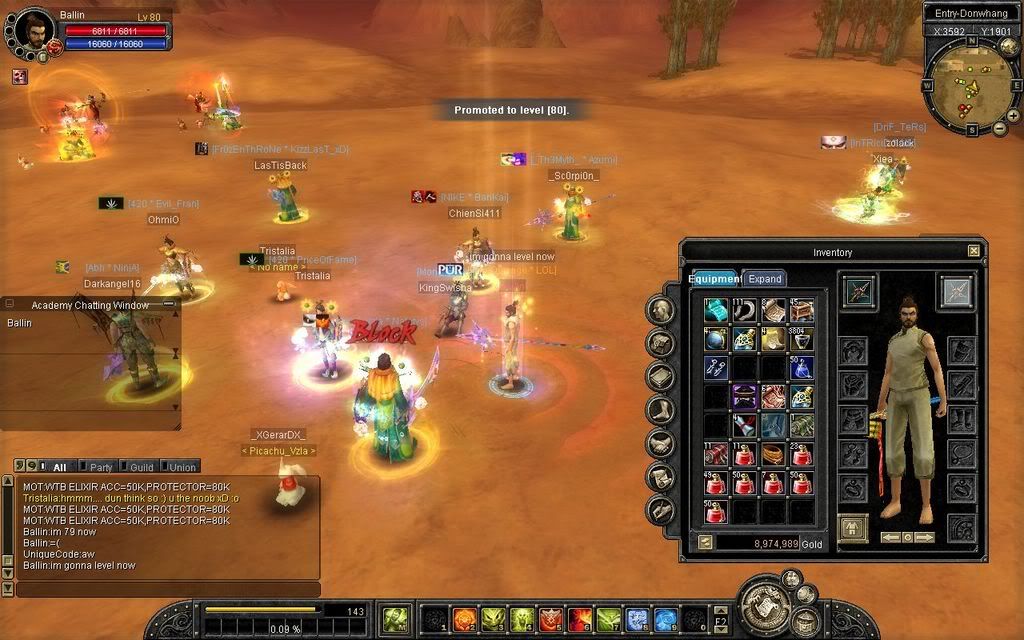Minimize the Academy Chatting Window
The image size is (1024, 640).
tap(166, 304)
